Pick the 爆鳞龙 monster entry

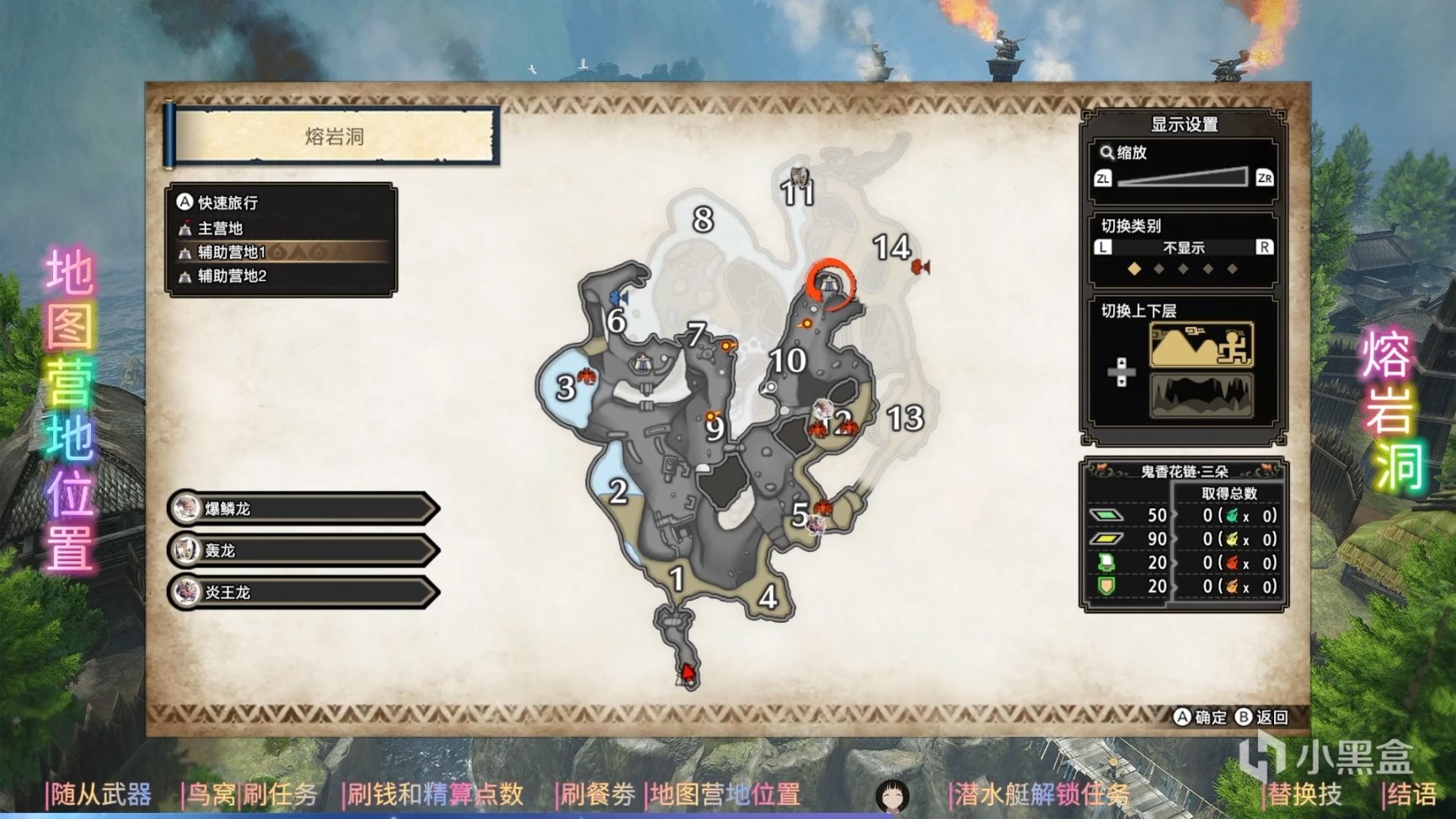point(303,508)
